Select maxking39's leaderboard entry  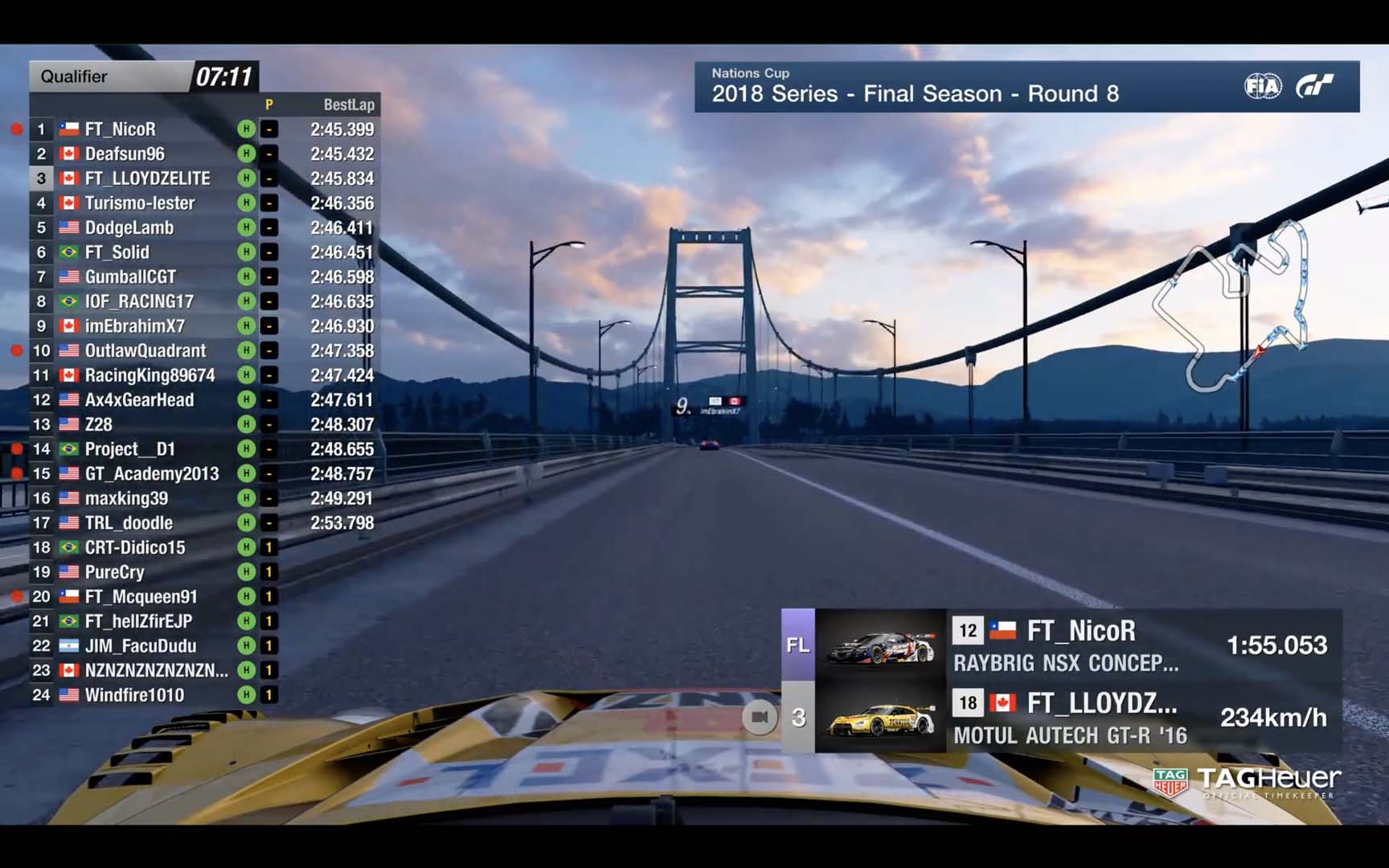coord(126,498)
